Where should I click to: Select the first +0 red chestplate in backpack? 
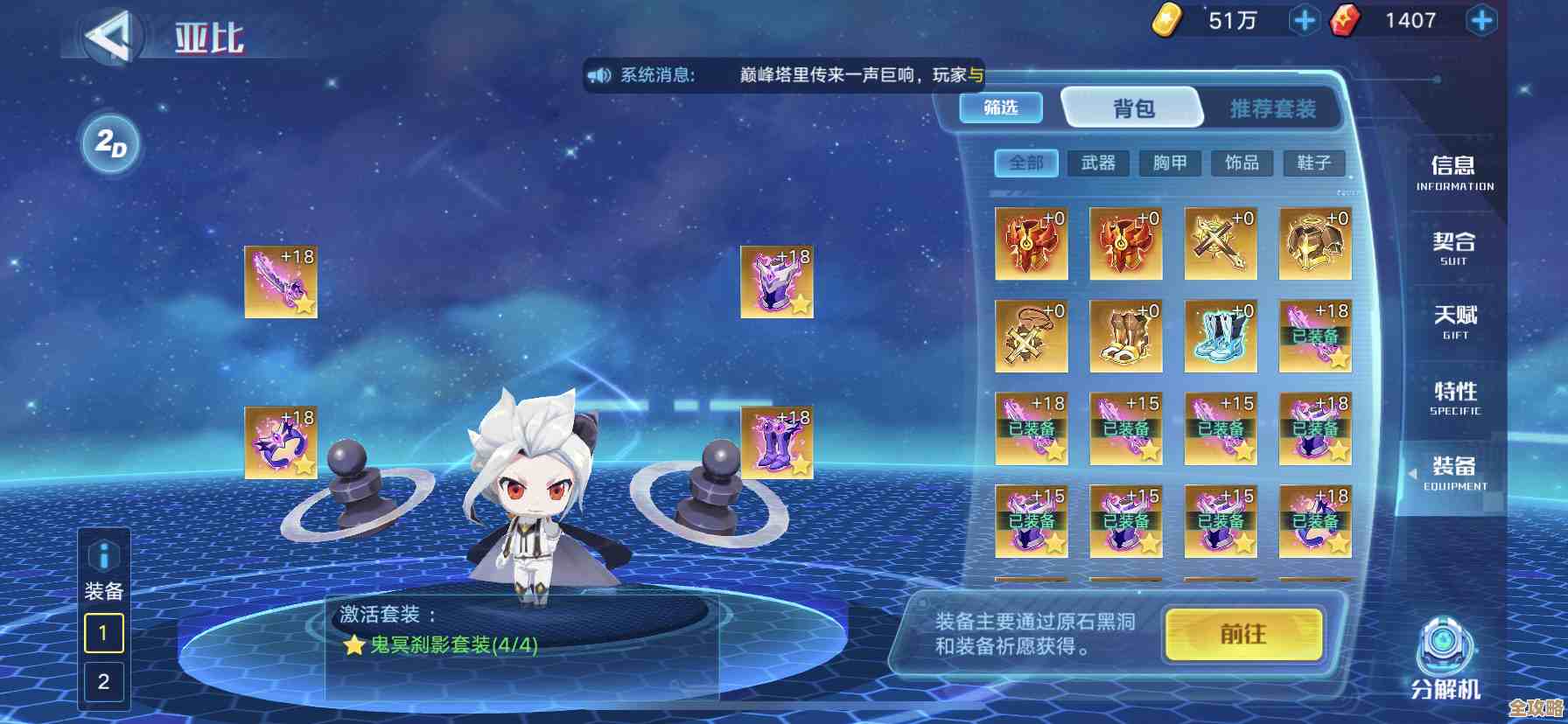pos(1031,243)
